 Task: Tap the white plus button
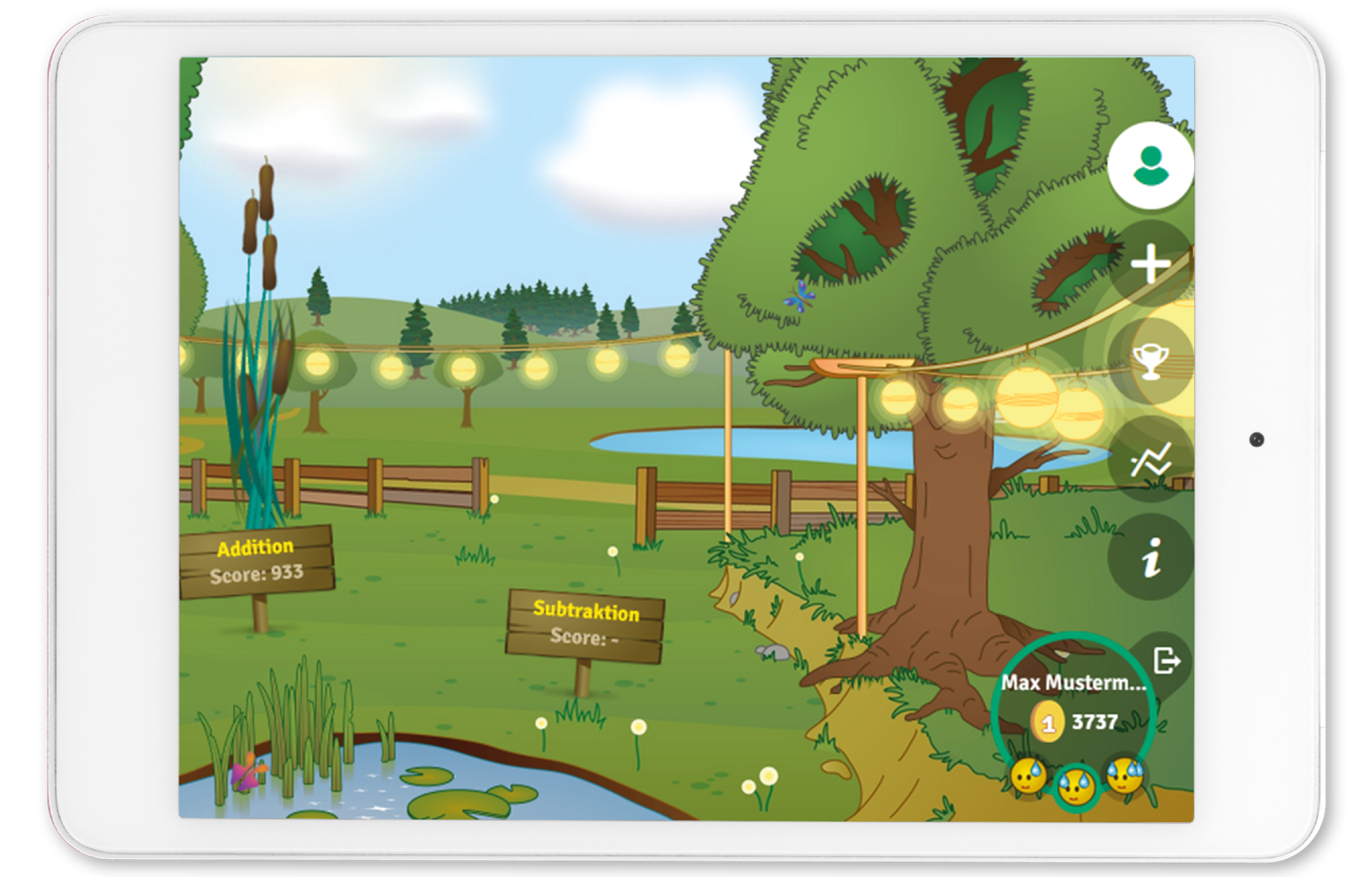coord(1150,265)
